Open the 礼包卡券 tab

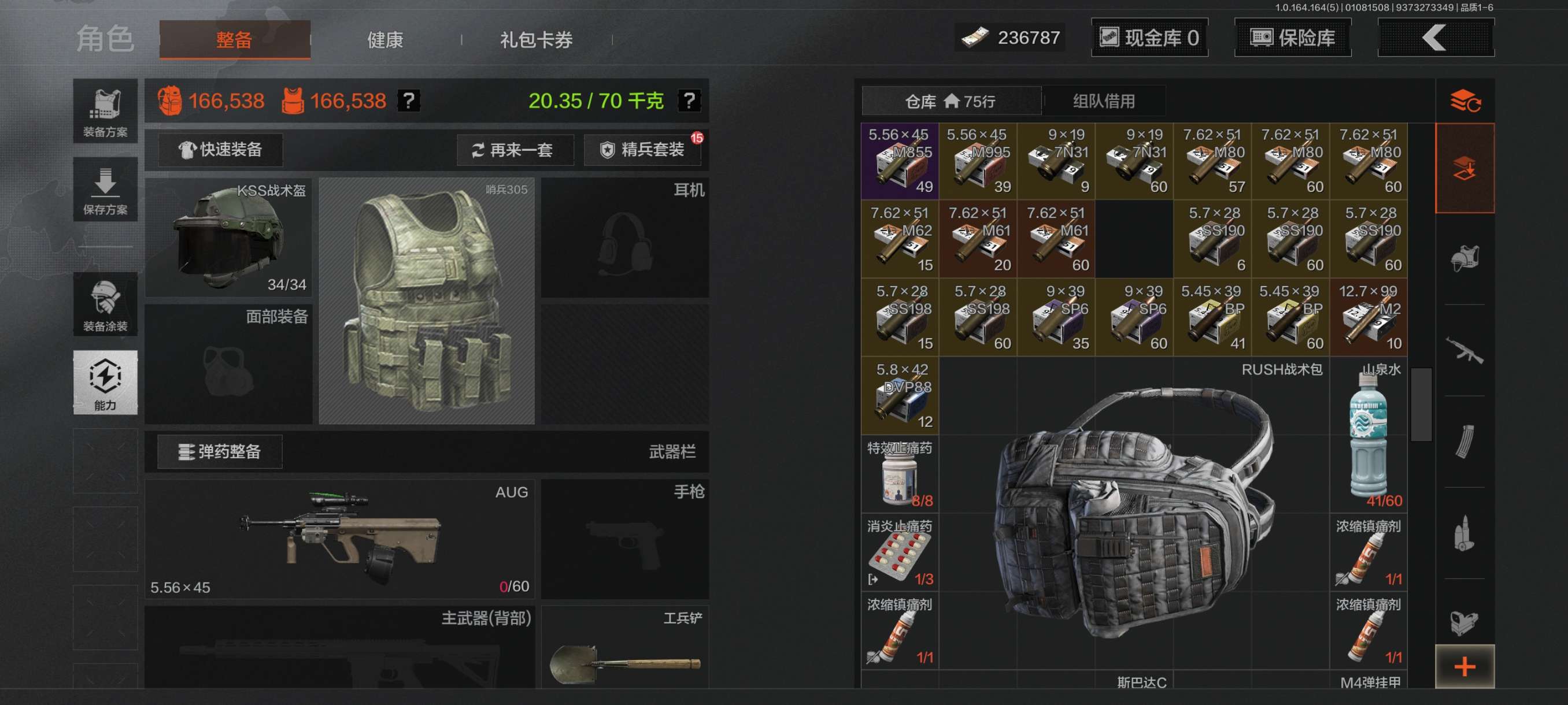(535, 40)
